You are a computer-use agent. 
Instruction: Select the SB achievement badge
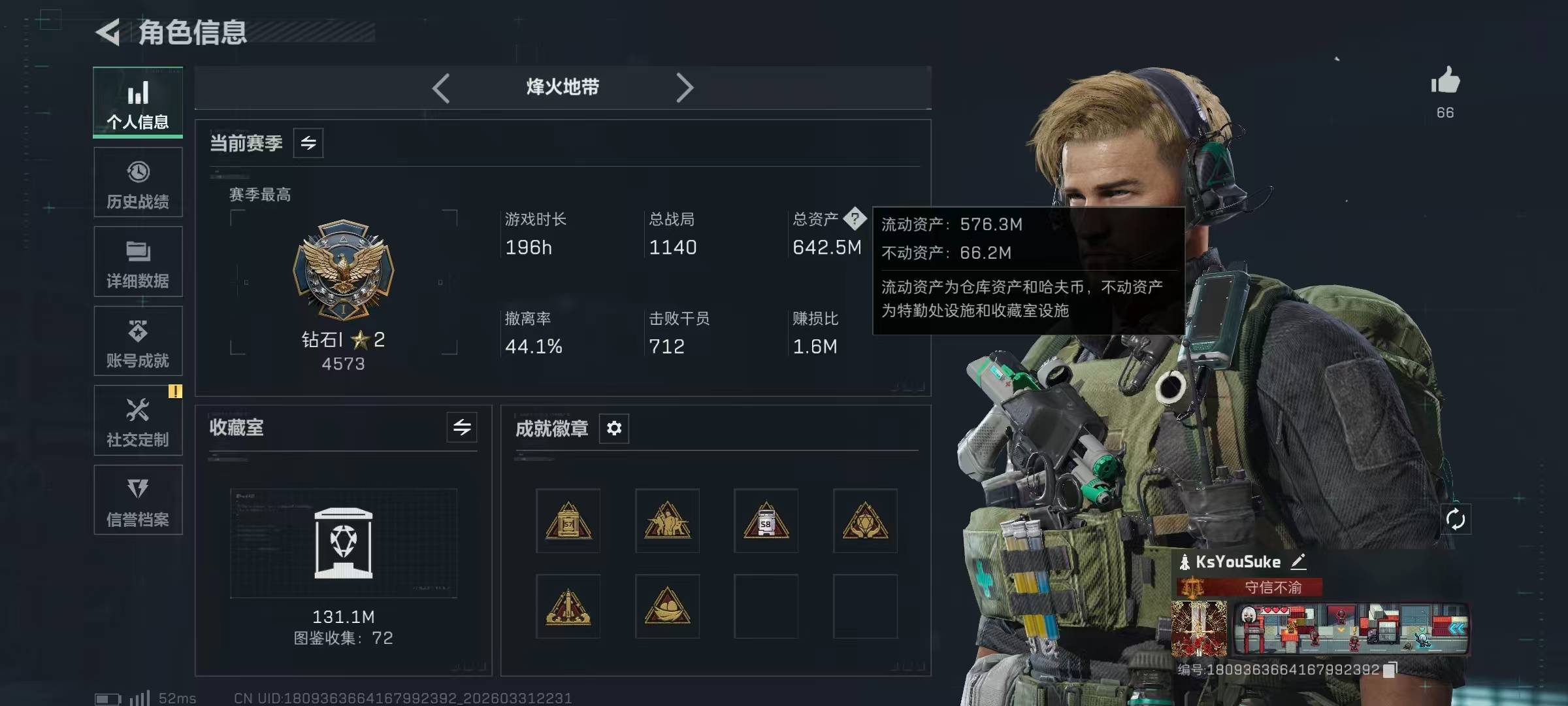point(766,521)
